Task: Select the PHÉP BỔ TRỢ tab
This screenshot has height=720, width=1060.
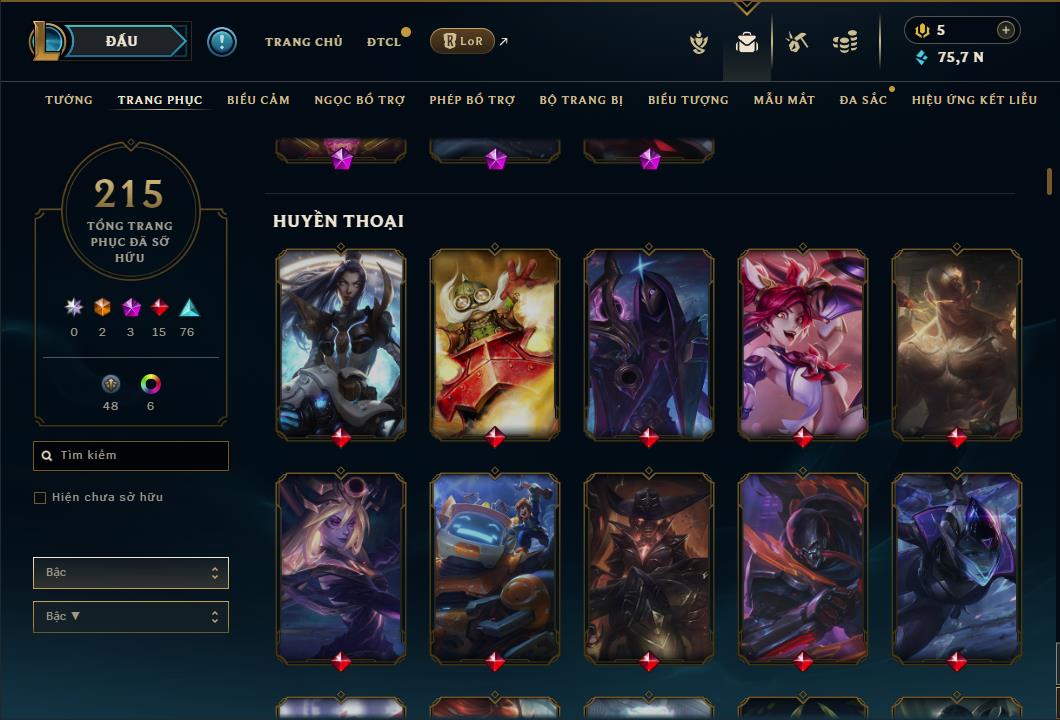Action: [472, 100]
